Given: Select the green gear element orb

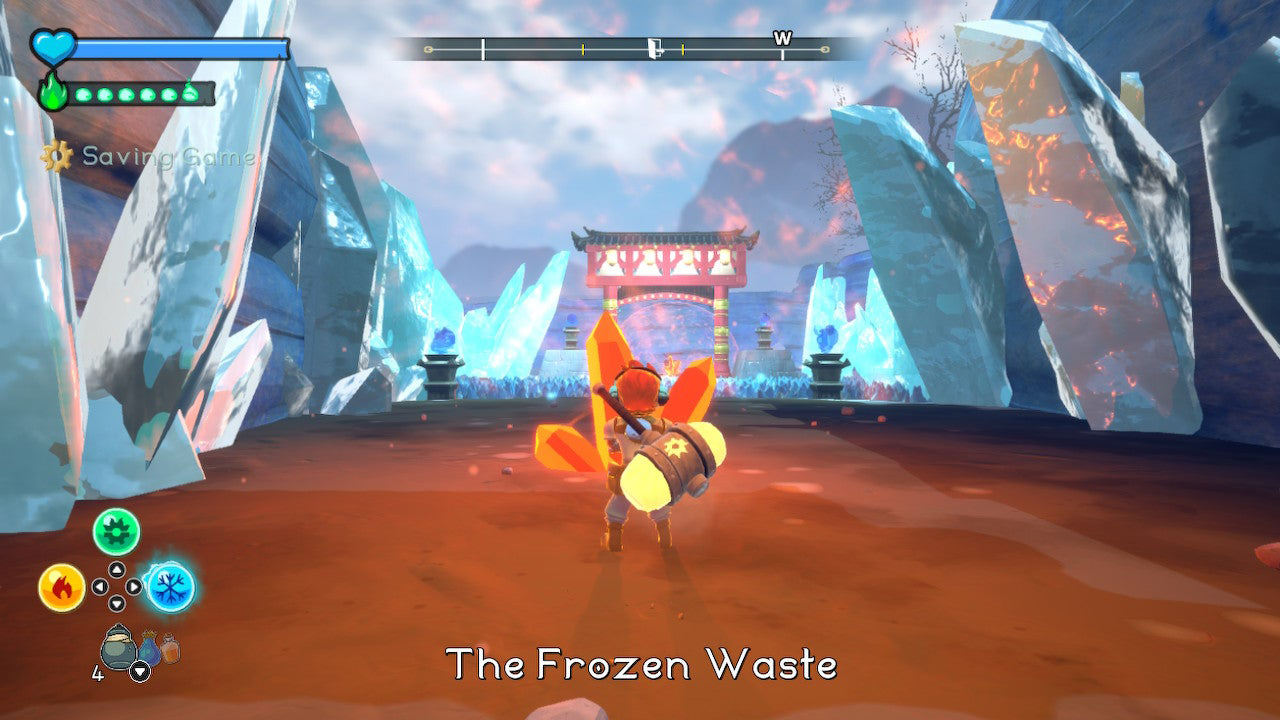Looking at the screenshot, I should coord(117,531).
